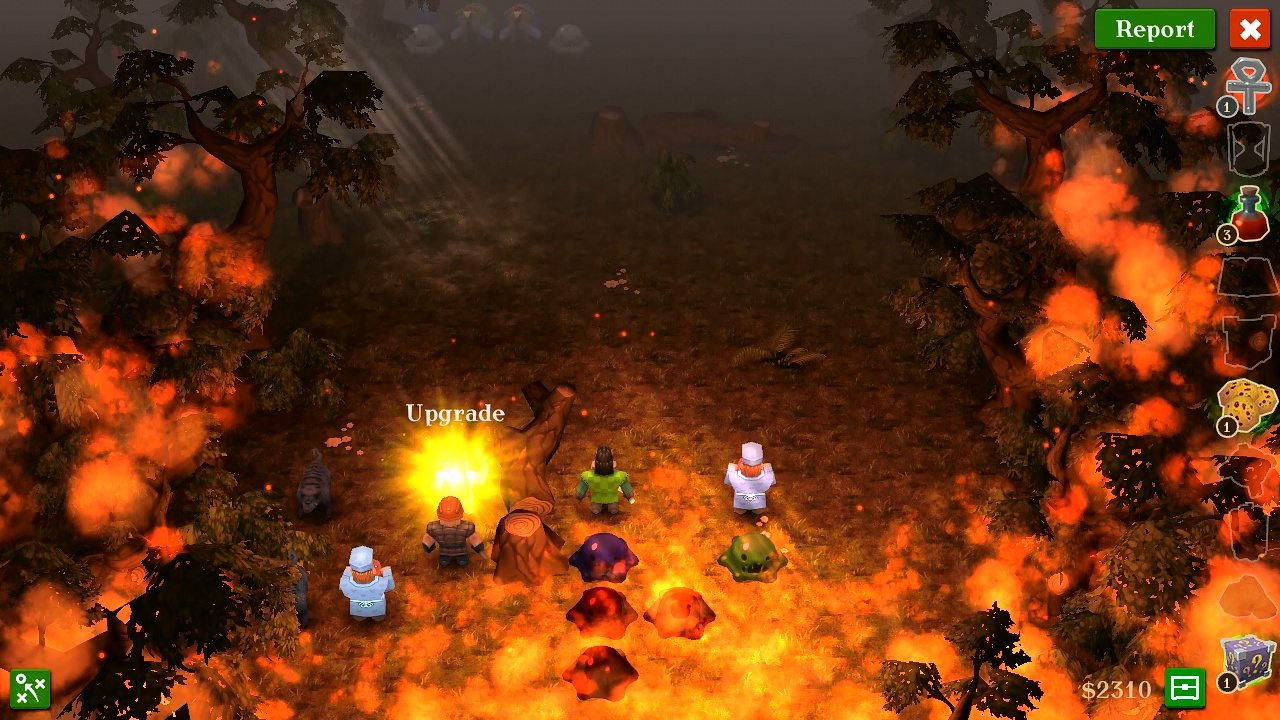Use the red potion item
The image size is (1280, 720).
pos(1248,214)
